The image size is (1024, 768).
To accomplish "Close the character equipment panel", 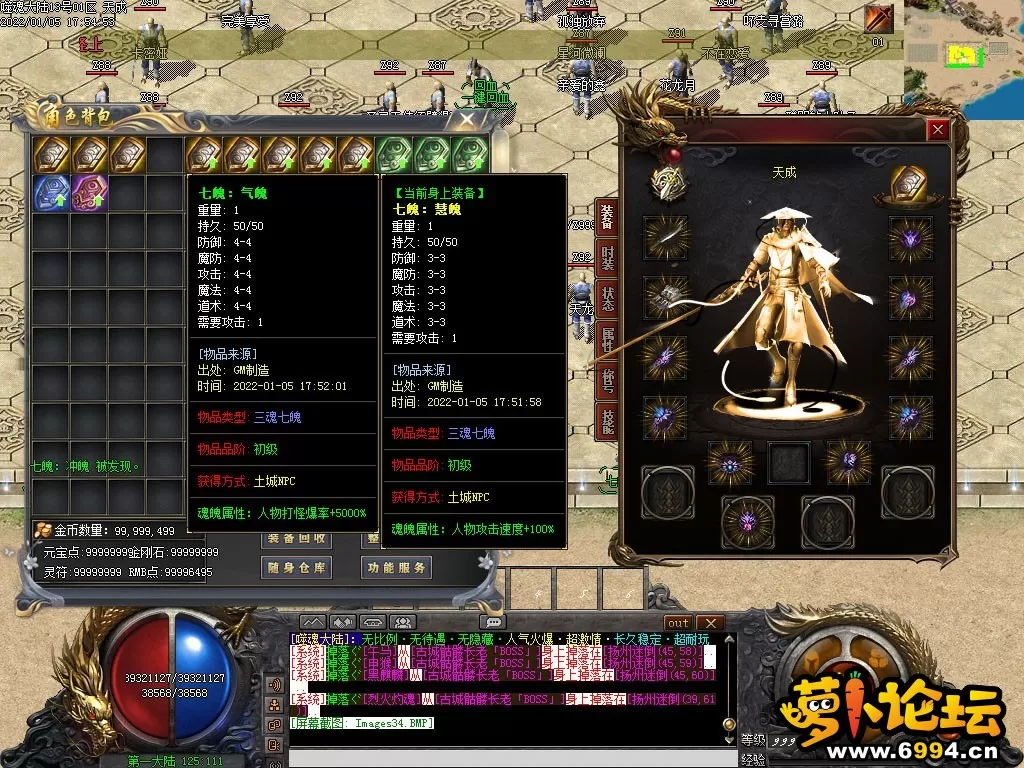I will (x=937, y=129).
